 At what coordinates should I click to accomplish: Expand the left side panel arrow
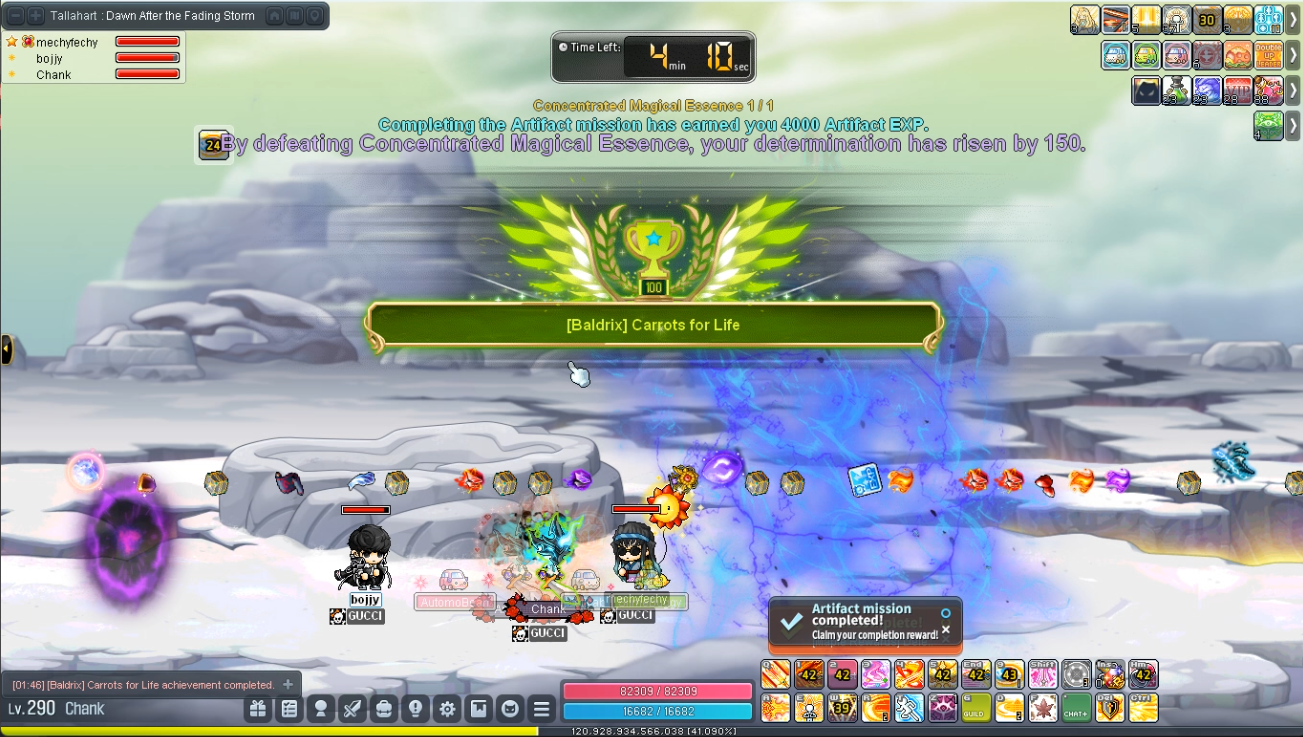point(6,350)
